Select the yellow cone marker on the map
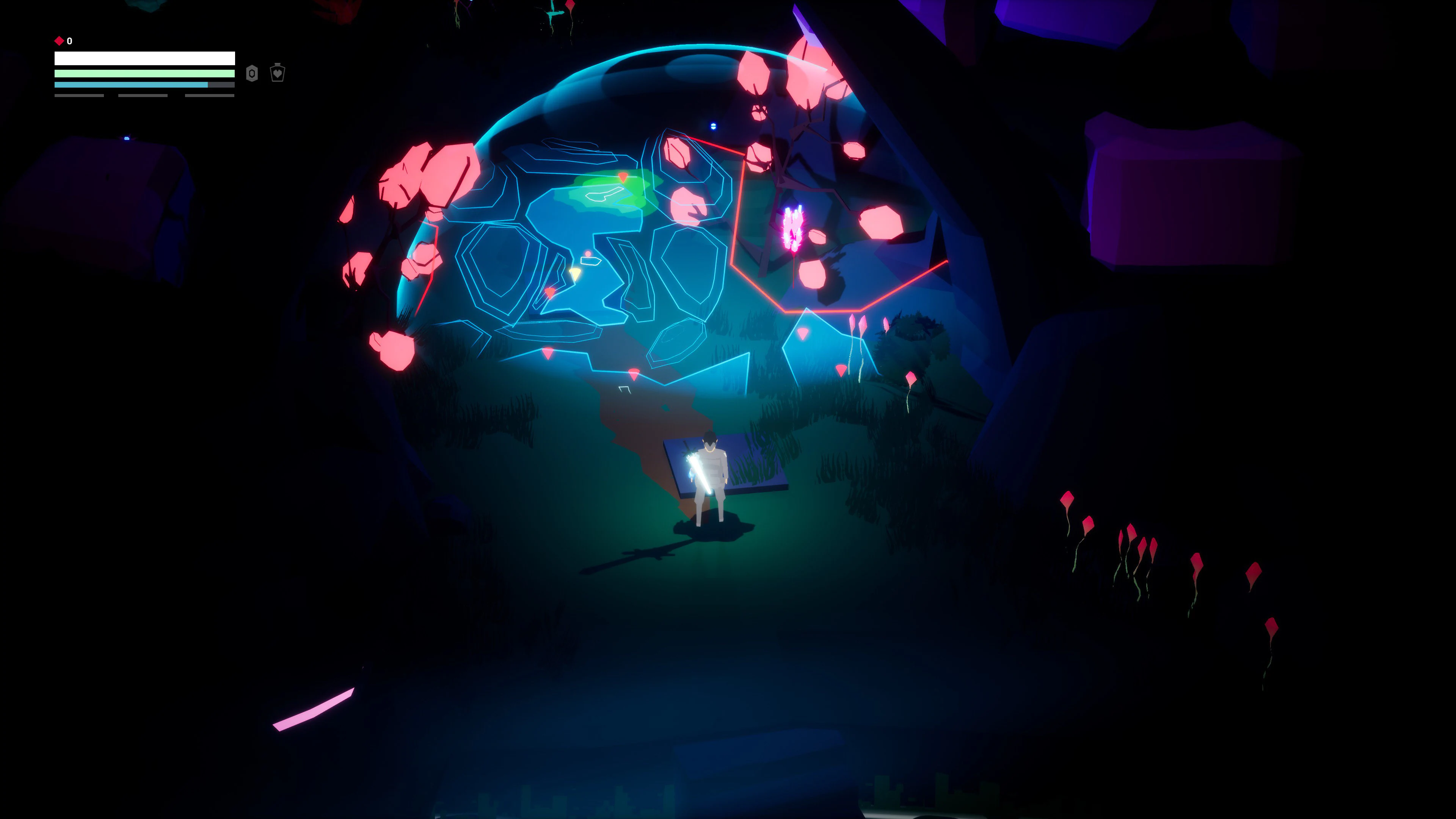1456x819 pixels. [x=576, y=274]
